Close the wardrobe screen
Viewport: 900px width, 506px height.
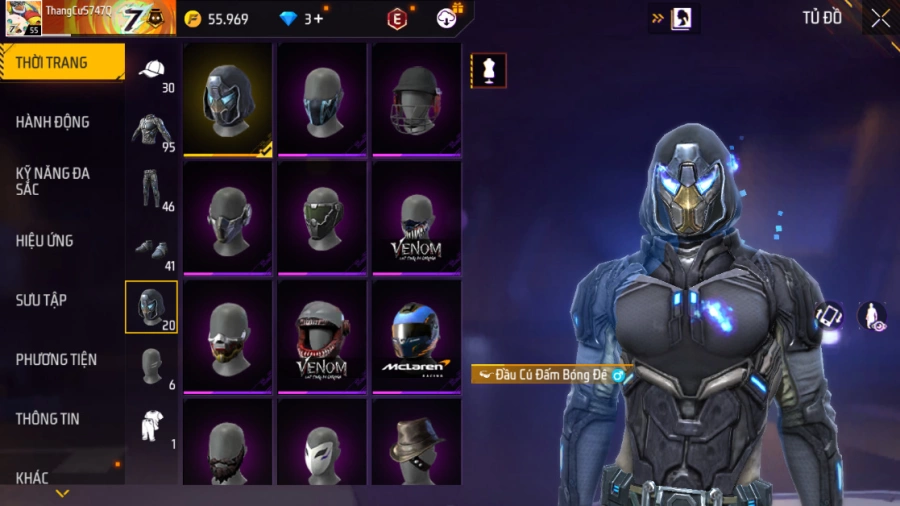[880, 18]
